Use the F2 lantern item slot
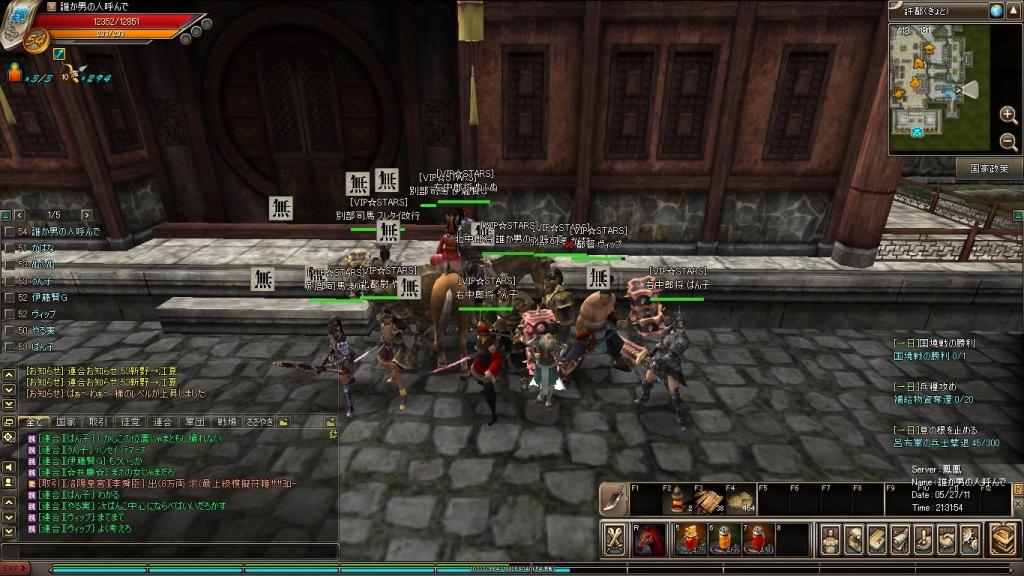The width and height of the screenshot is (1024, 576). tap(678, 500)
